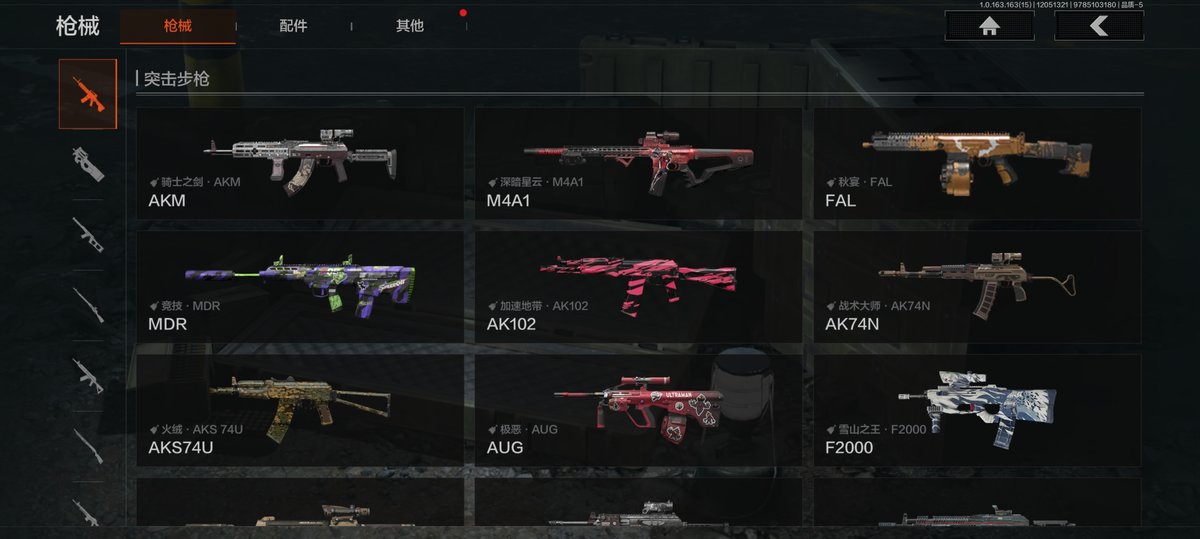Pick the FAL weapon card
The width and height of the screenshot is (1200, 539).
(x=976, y=164)
